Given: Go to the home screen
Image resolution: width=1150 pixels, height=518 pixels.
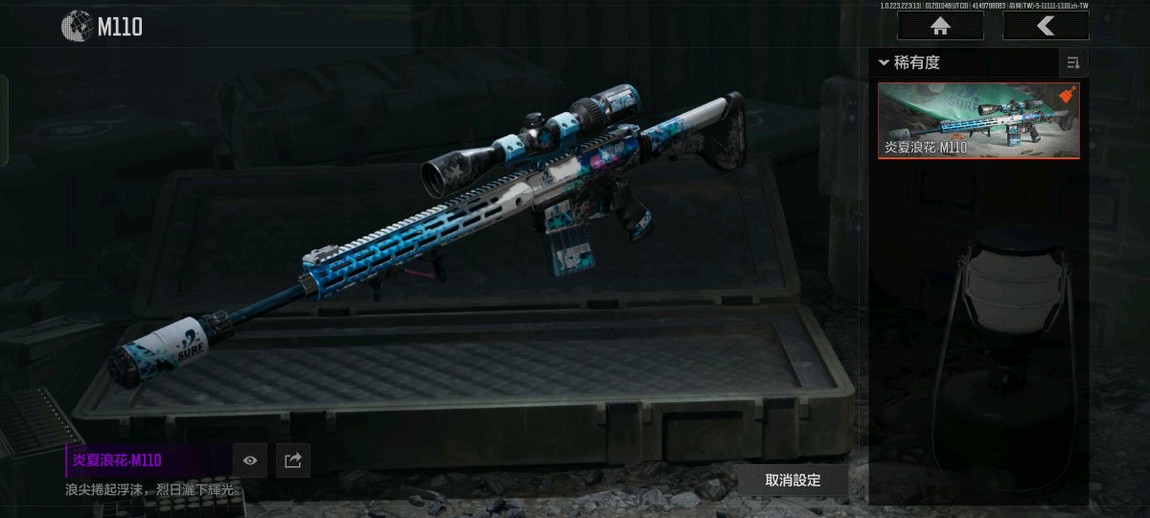Looking at the screenshot, I should 940,27.
